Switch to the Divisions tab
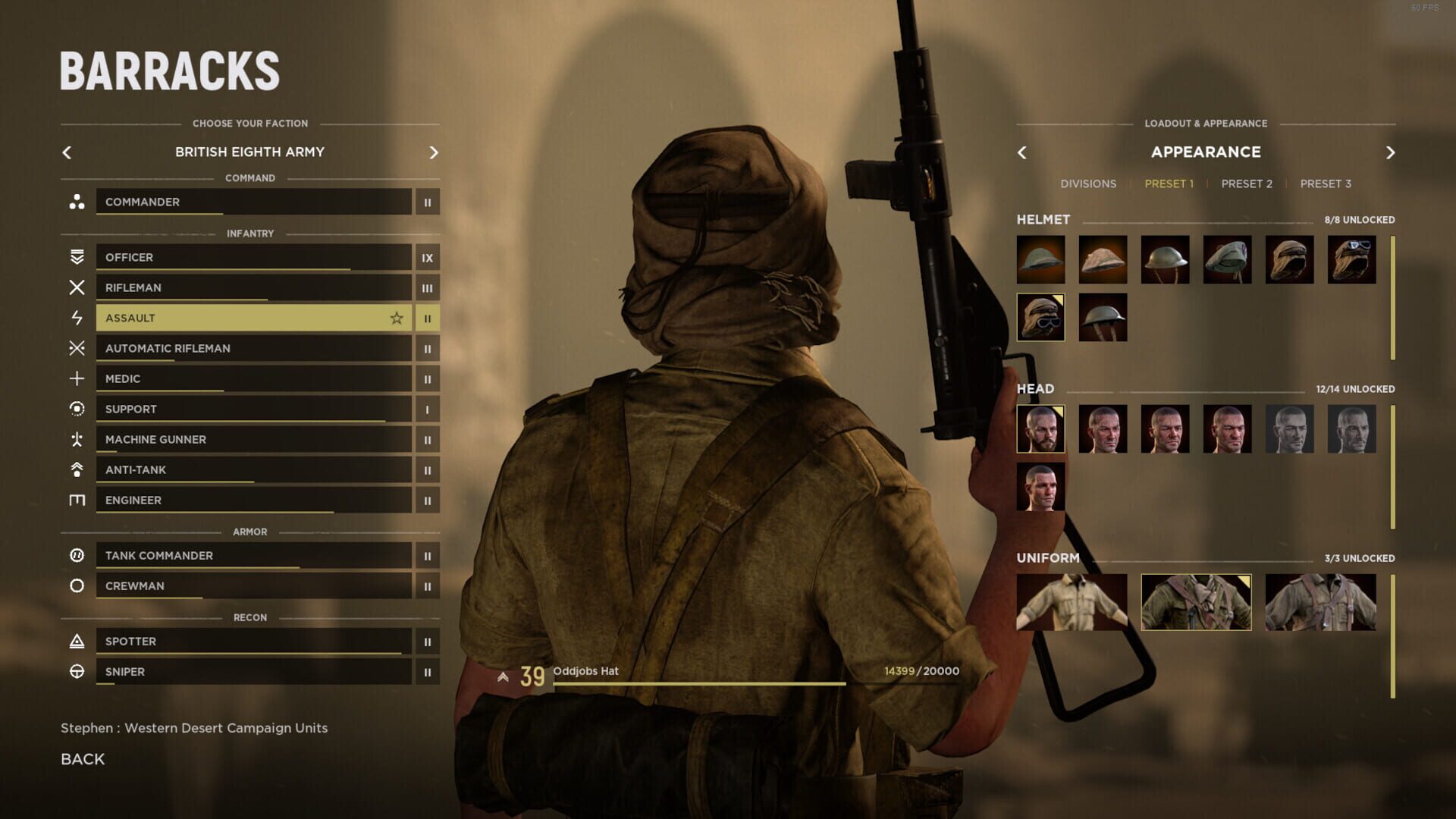This screenshot has width=1456, height=819. point(1088,184)
